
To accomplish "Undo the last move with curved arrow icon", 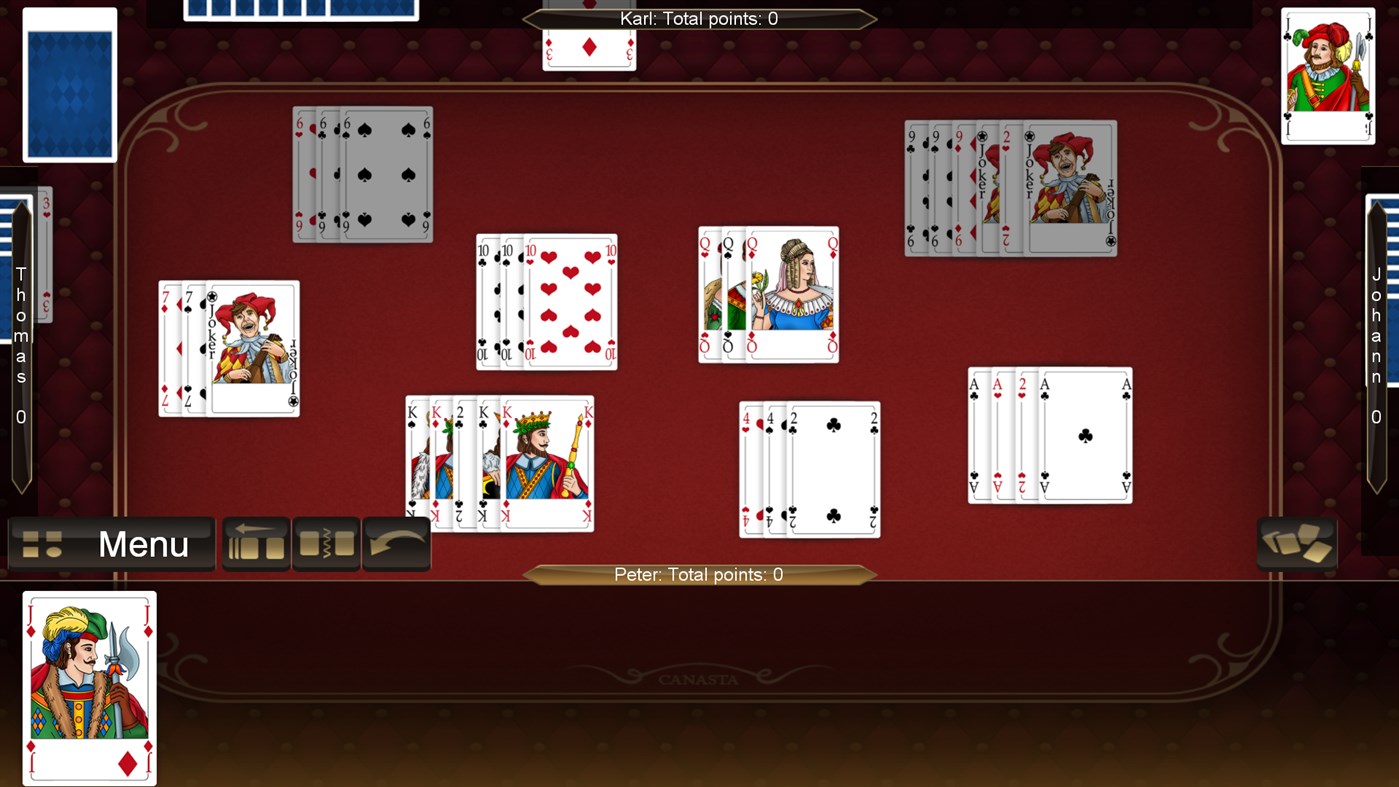I will tap(396, 543).
